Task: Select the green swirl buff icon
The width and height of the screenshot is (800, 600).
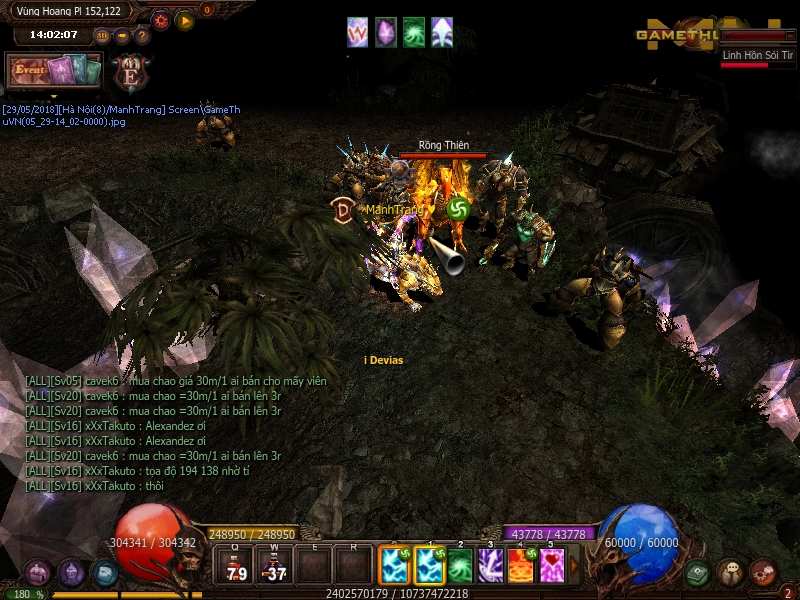Action: click(x=413, y=32)
